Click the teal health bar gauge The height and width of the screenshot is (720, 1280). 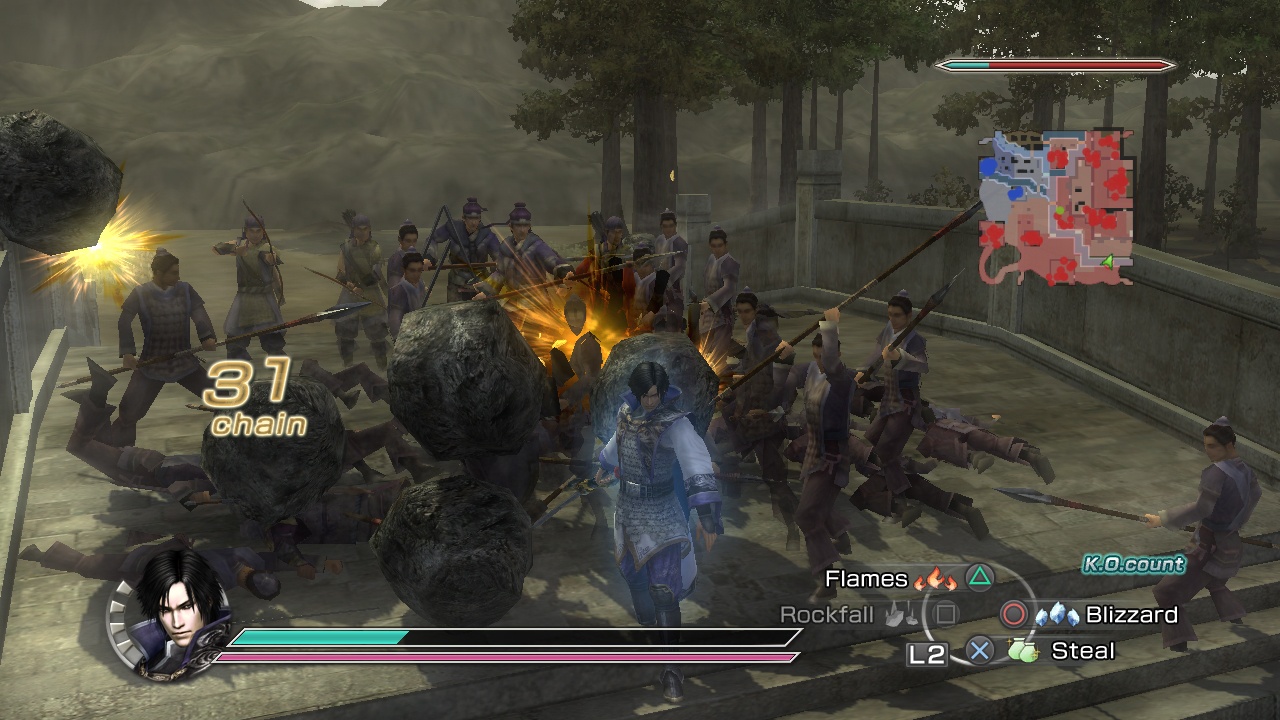(x=320, y=636)
